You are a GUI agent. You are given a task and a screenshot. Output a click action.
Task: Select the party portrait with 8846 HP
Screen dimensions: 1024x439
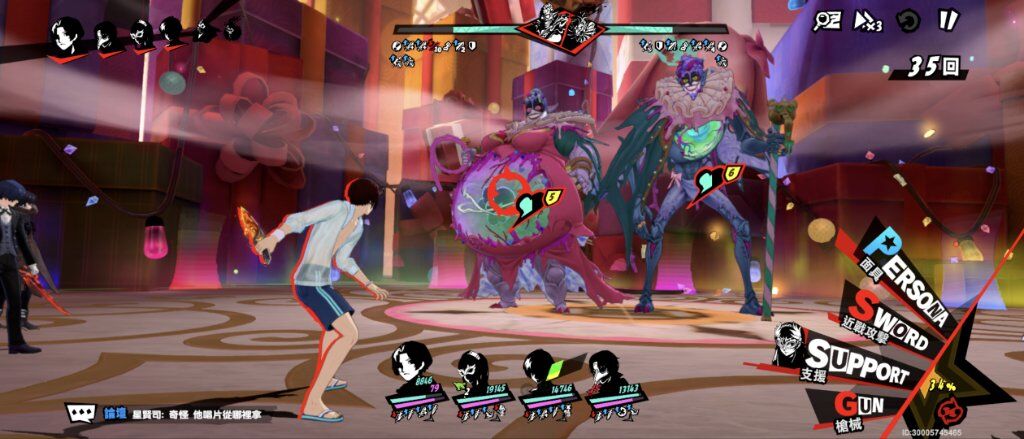pos(415,373)
